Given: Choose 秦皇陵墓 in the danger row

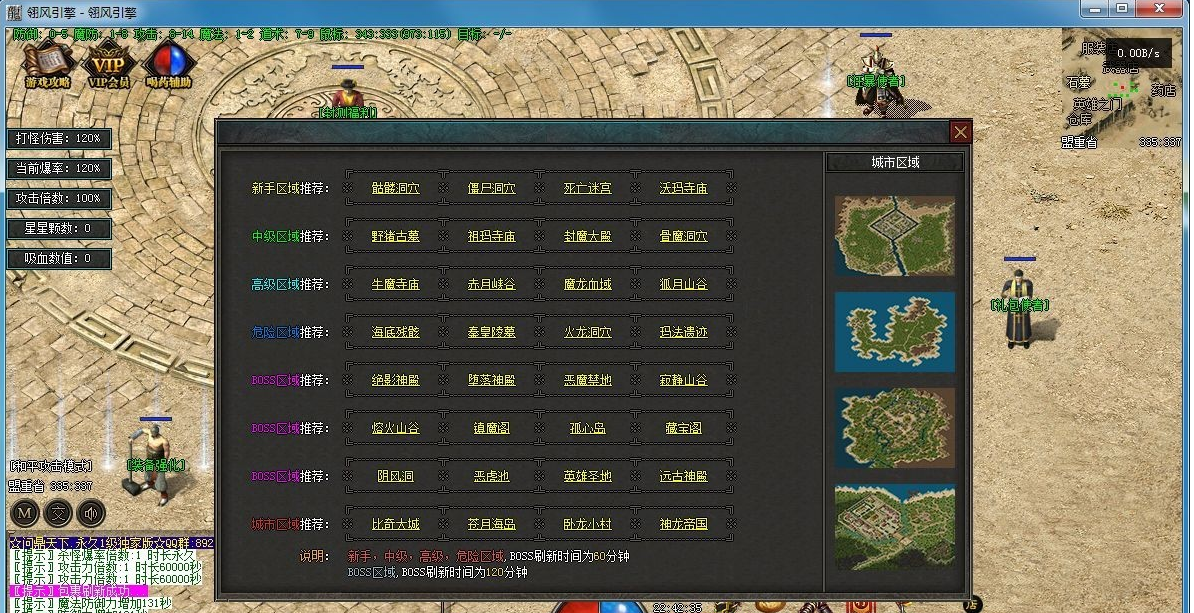Looking at the screenshot, I should pos(491,332).
